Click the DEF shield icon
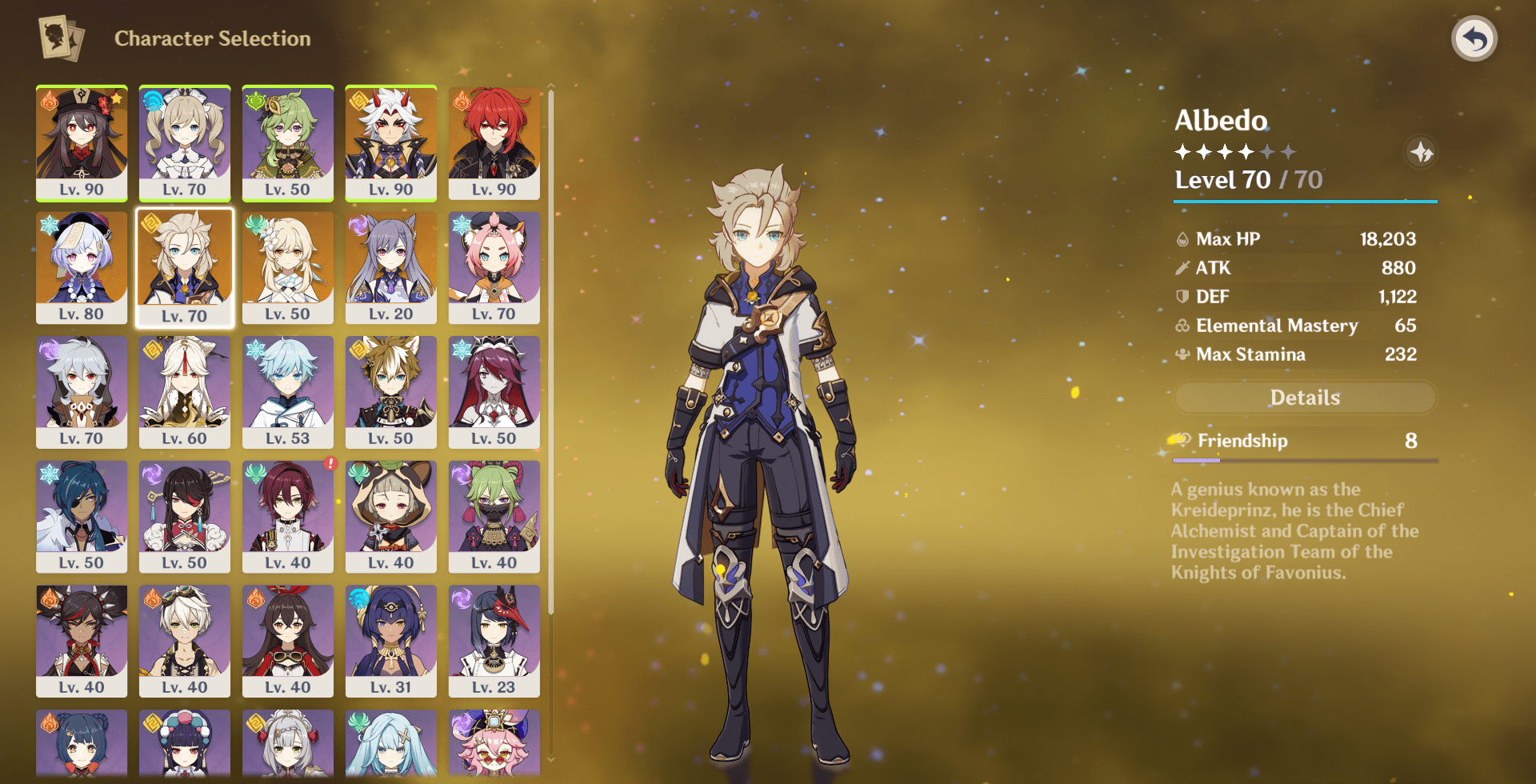 [1180, 296]
